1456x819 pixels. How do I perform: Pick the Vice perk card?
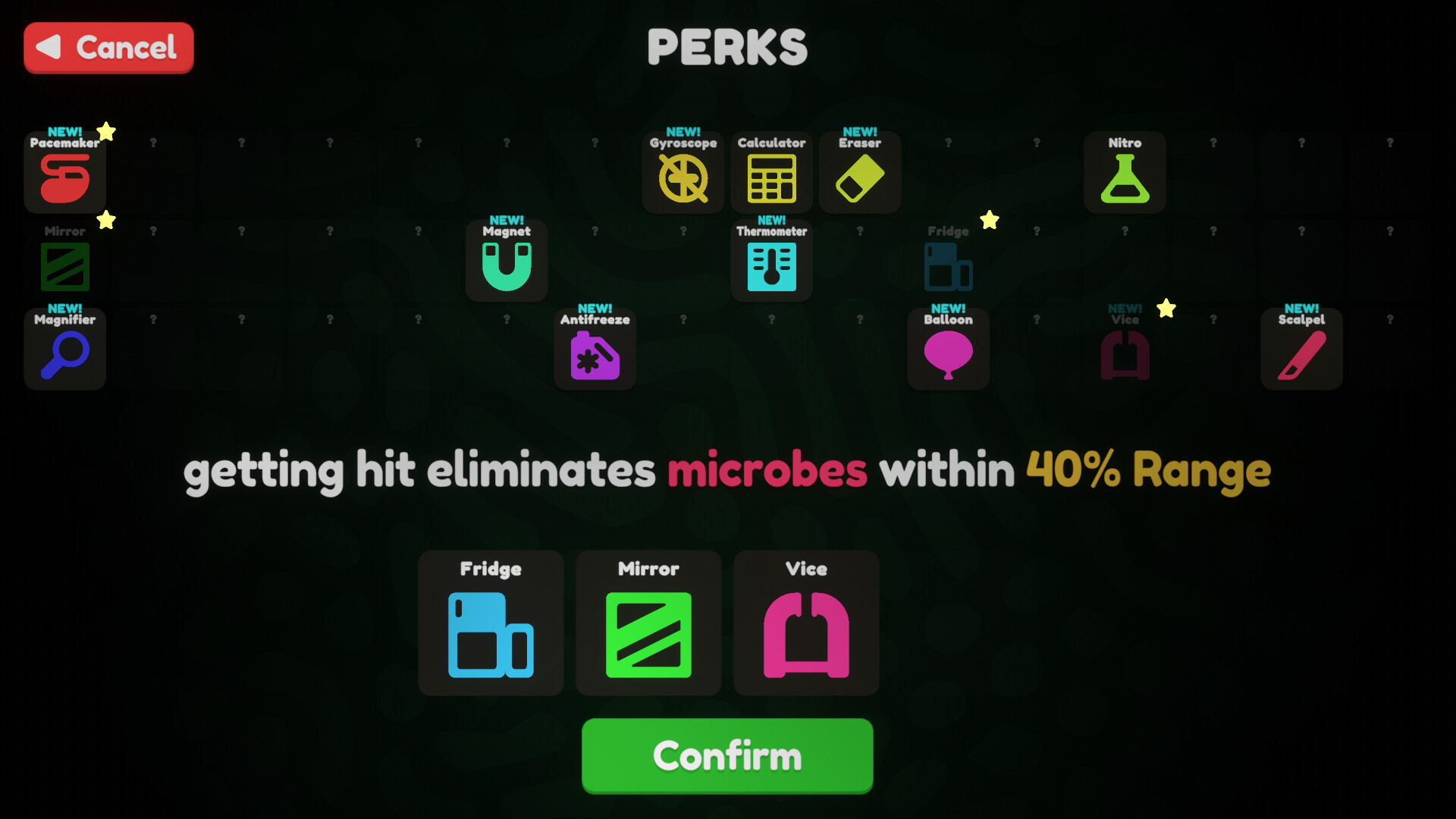[x=806, y=623]
